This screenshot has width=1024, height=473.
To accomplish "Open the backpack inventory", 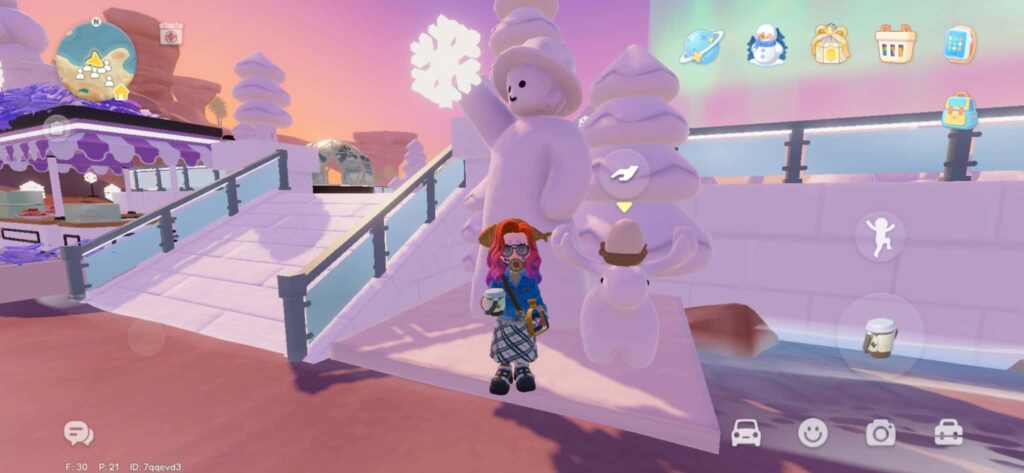I will pyautogui.click(x=959, y=111).
